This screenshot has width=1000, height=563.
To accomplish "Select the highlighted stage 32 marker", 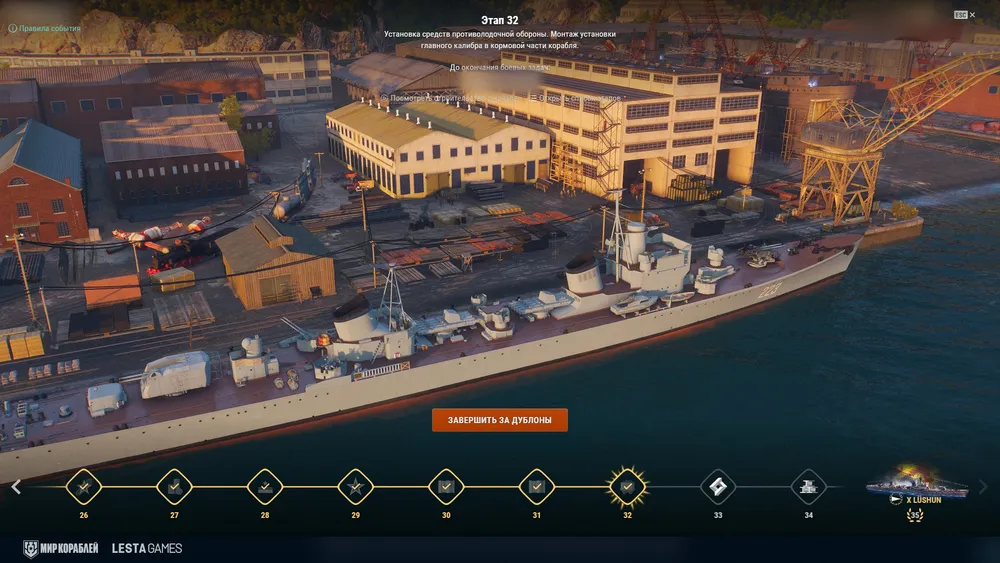I will point(627,487).
